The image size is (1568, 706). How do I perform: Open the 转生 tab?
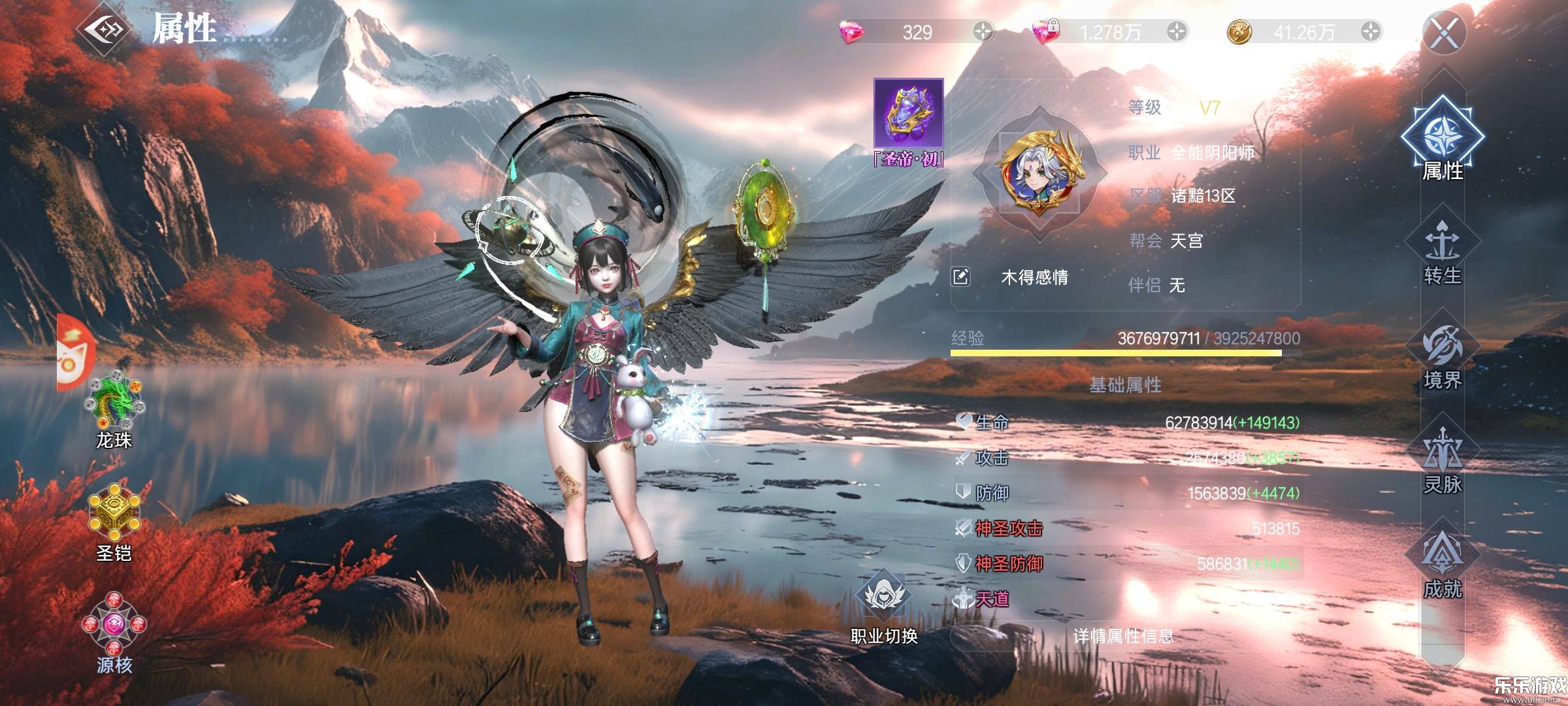coord(1443,252)
